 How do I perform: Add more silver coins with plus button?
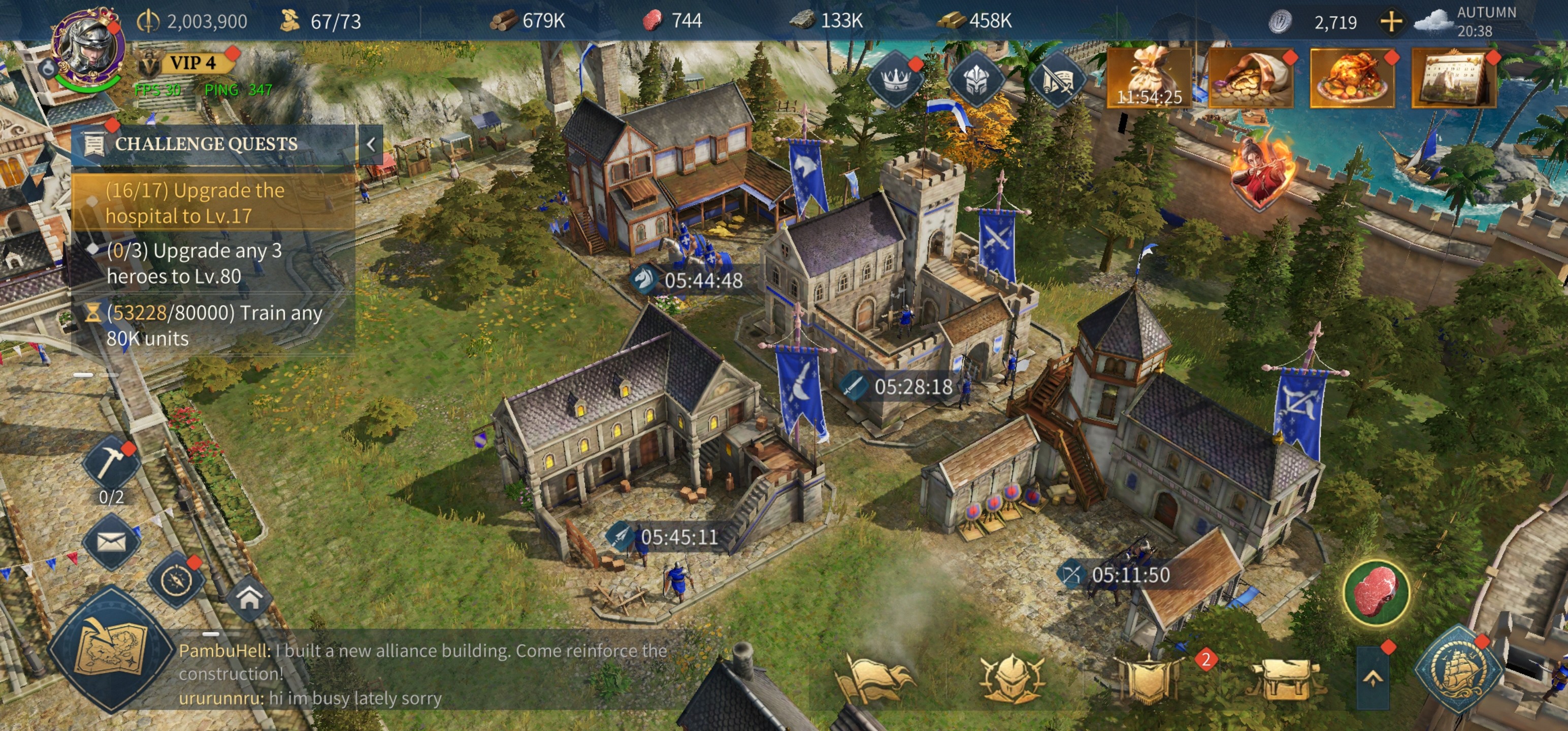click(x=1391, y=22)
